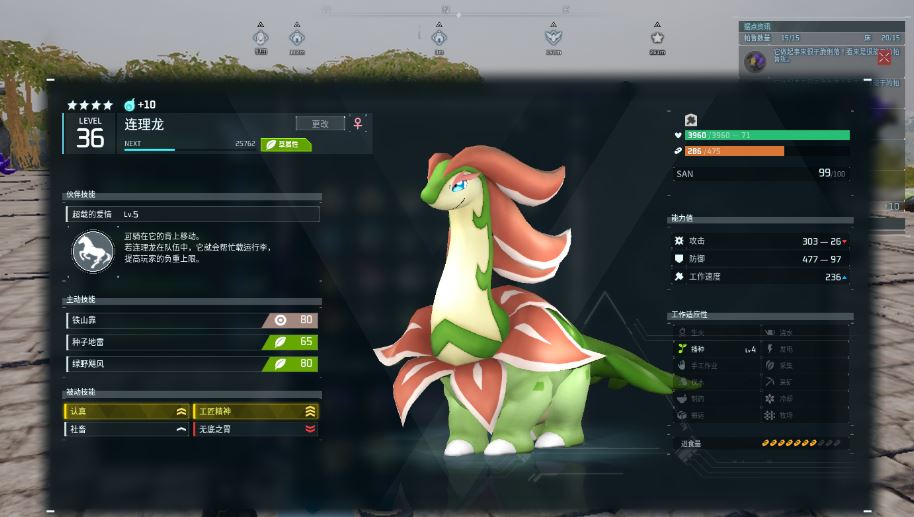This screenshot has width=914, height=517.
Task: Click the 社畜 passive skill
Action: [127, 429]
